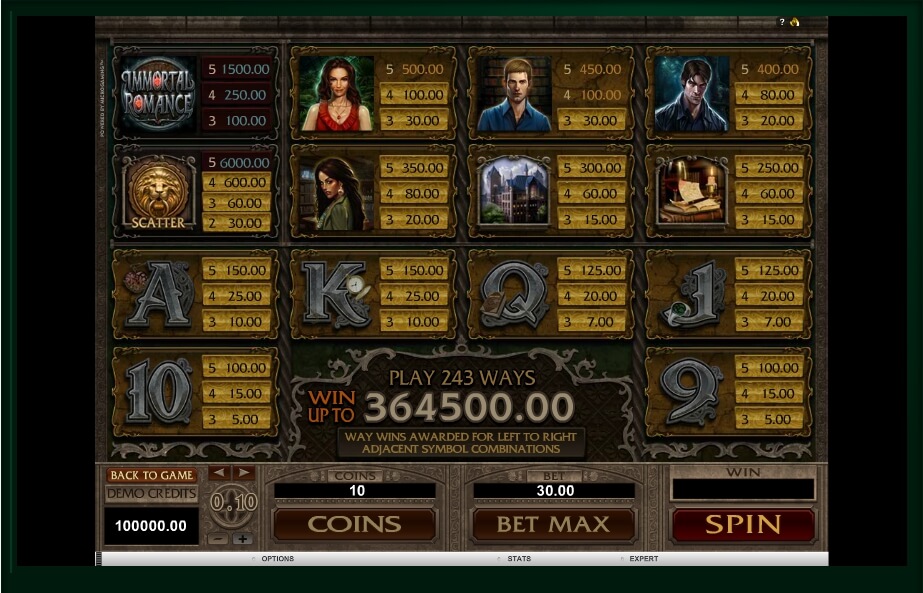The height and width of the screenshot is (593, 923).
Task: Open the Options menu
Action: (x=277, y=559)
